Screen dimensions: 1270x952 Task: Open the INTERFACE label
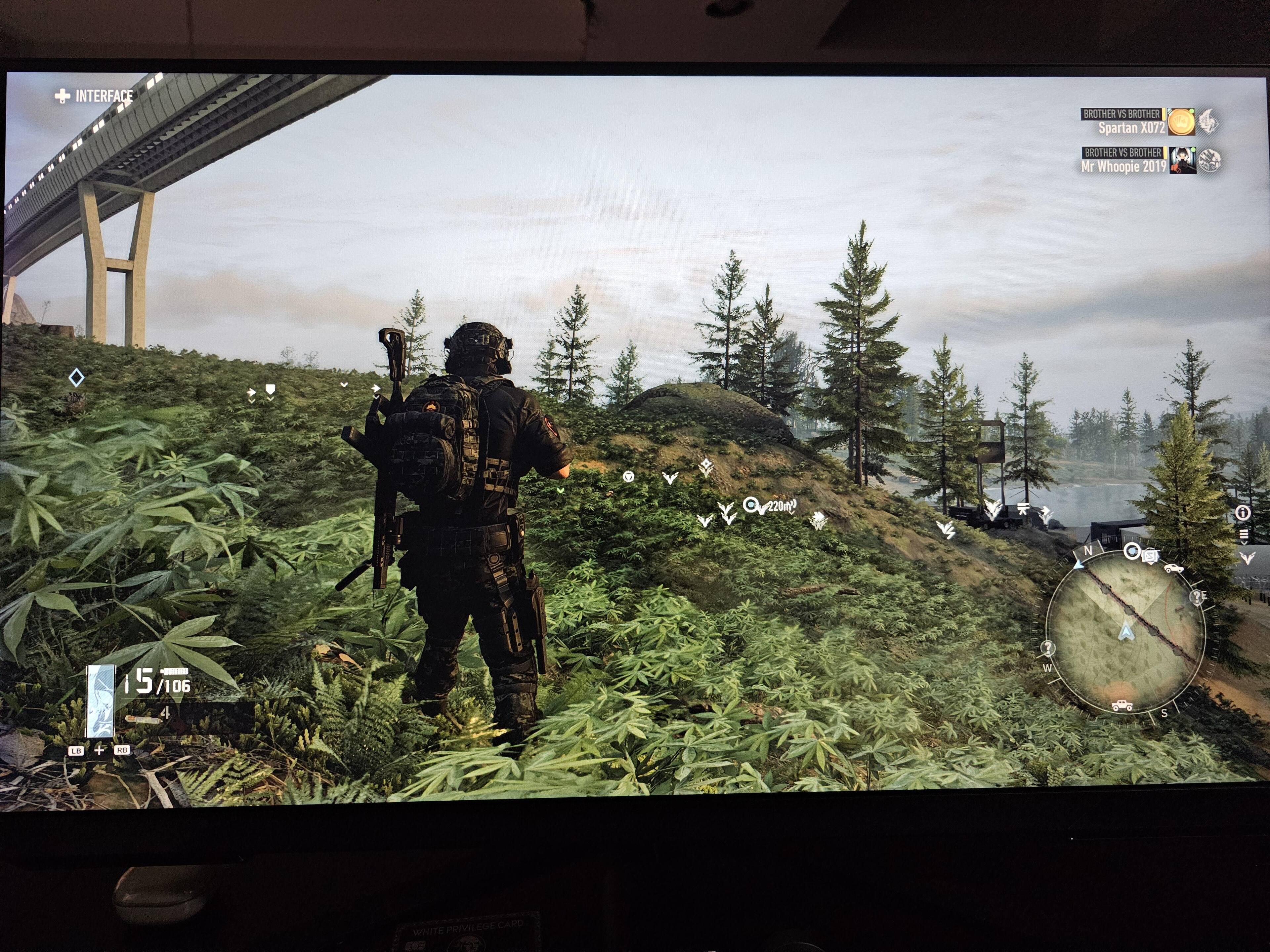[x=94, y=96]
